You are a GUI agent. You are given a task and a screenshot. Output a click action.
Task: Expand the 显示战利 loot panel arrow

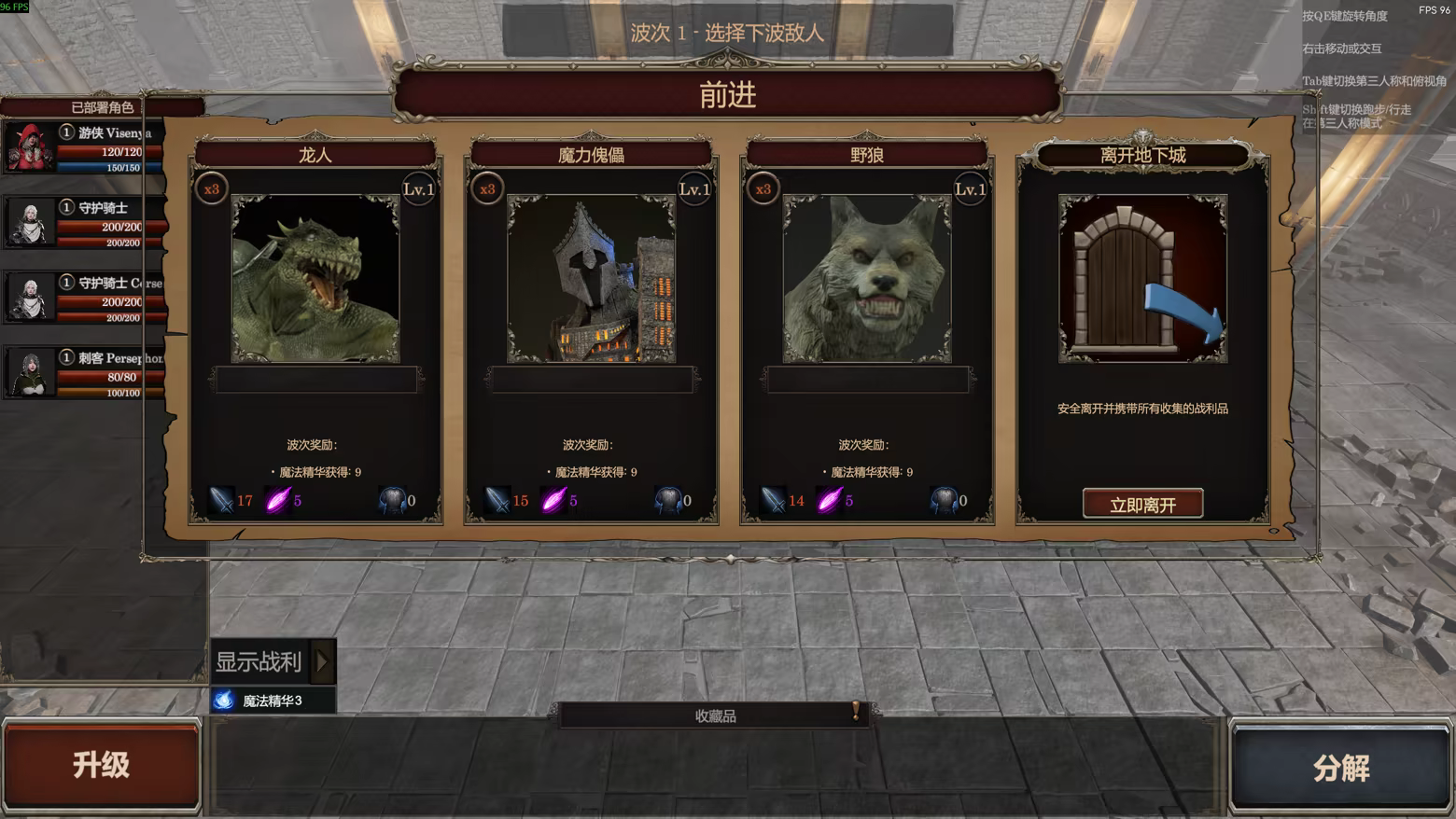pos(321,662)
